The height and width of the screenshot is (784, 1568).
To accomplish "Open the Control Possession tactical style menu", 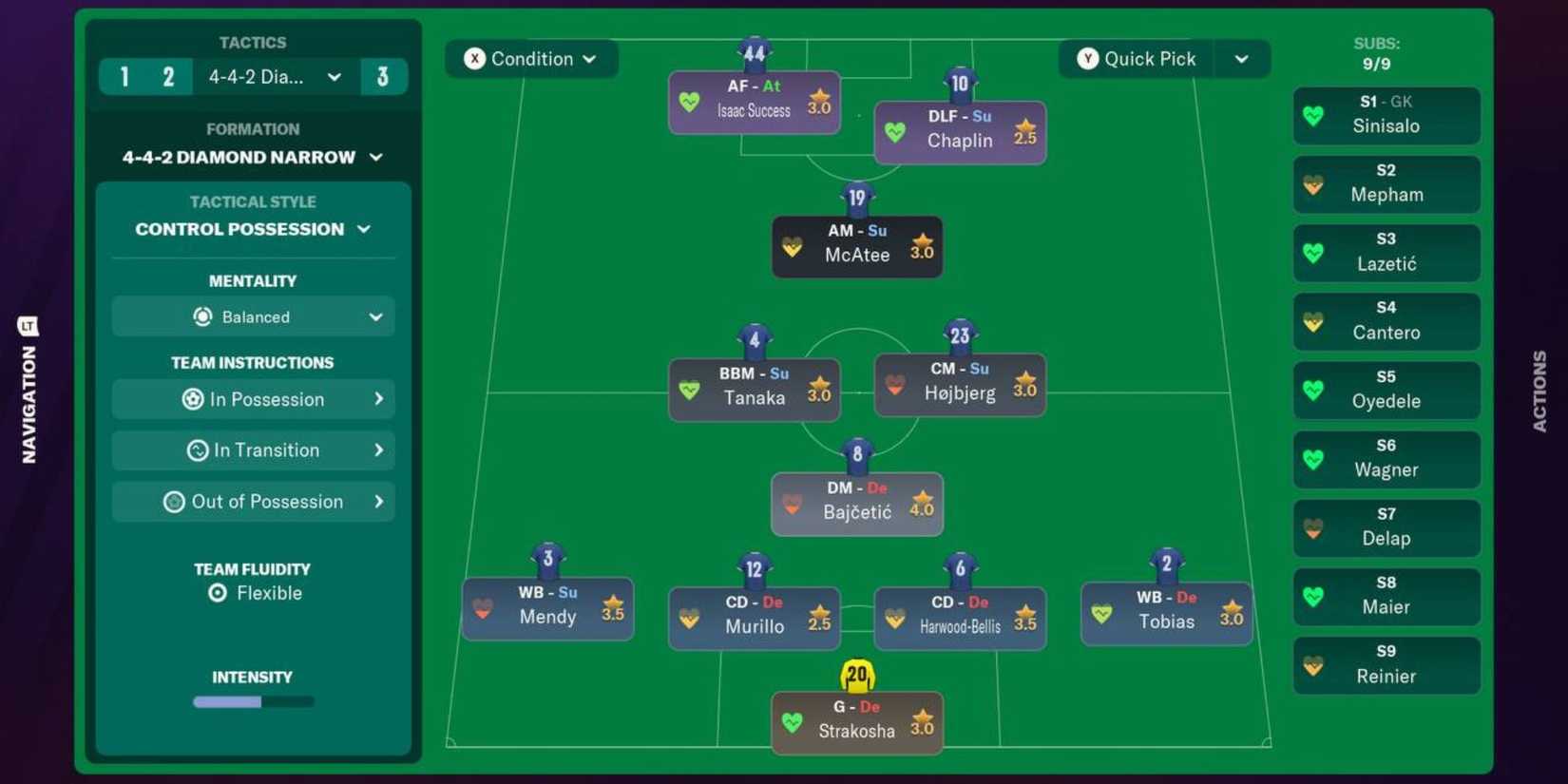I will [x=253, y=228].
